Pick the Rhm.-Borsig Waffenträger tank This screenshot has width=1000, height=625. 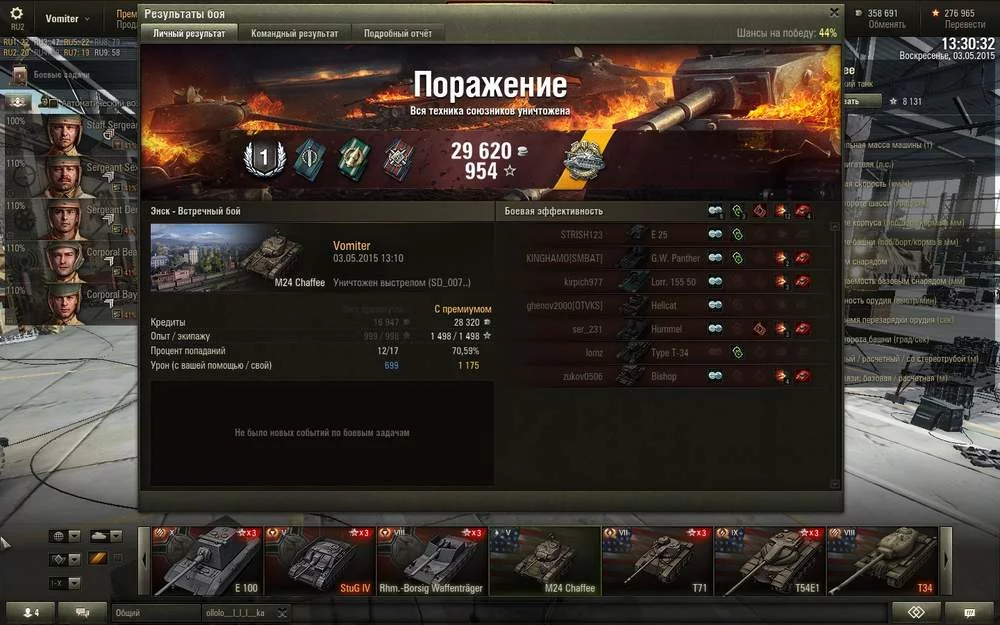[431, 561]
